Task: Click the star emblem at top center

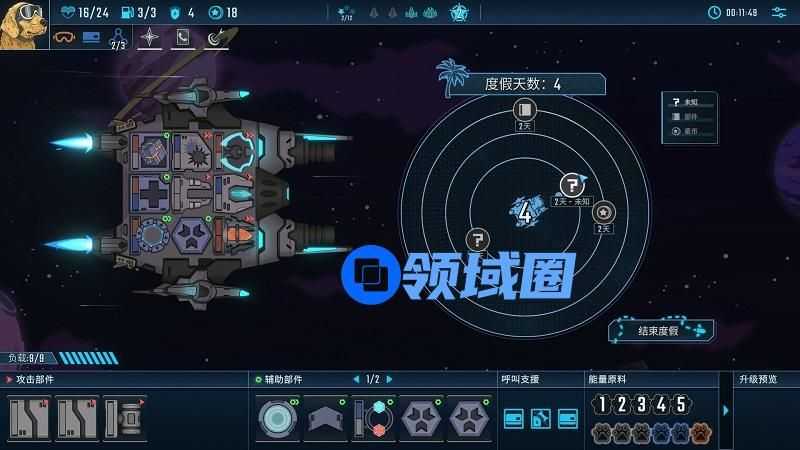Action: click(459, 12)
